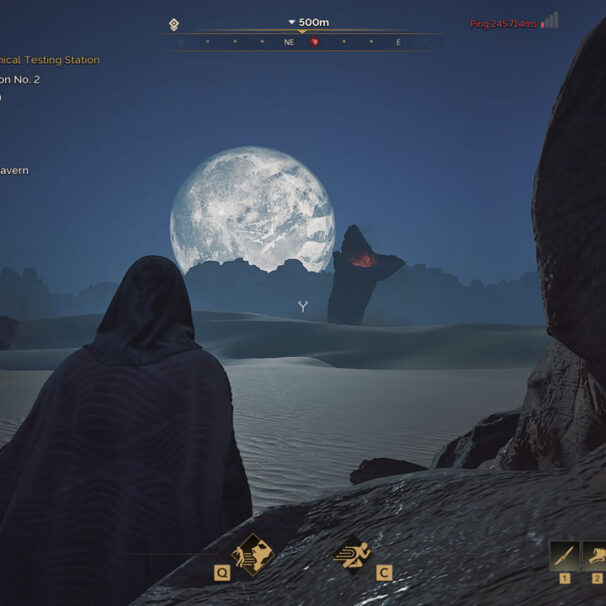
Task: Click the compass direction bar
Action: point(302,42)
